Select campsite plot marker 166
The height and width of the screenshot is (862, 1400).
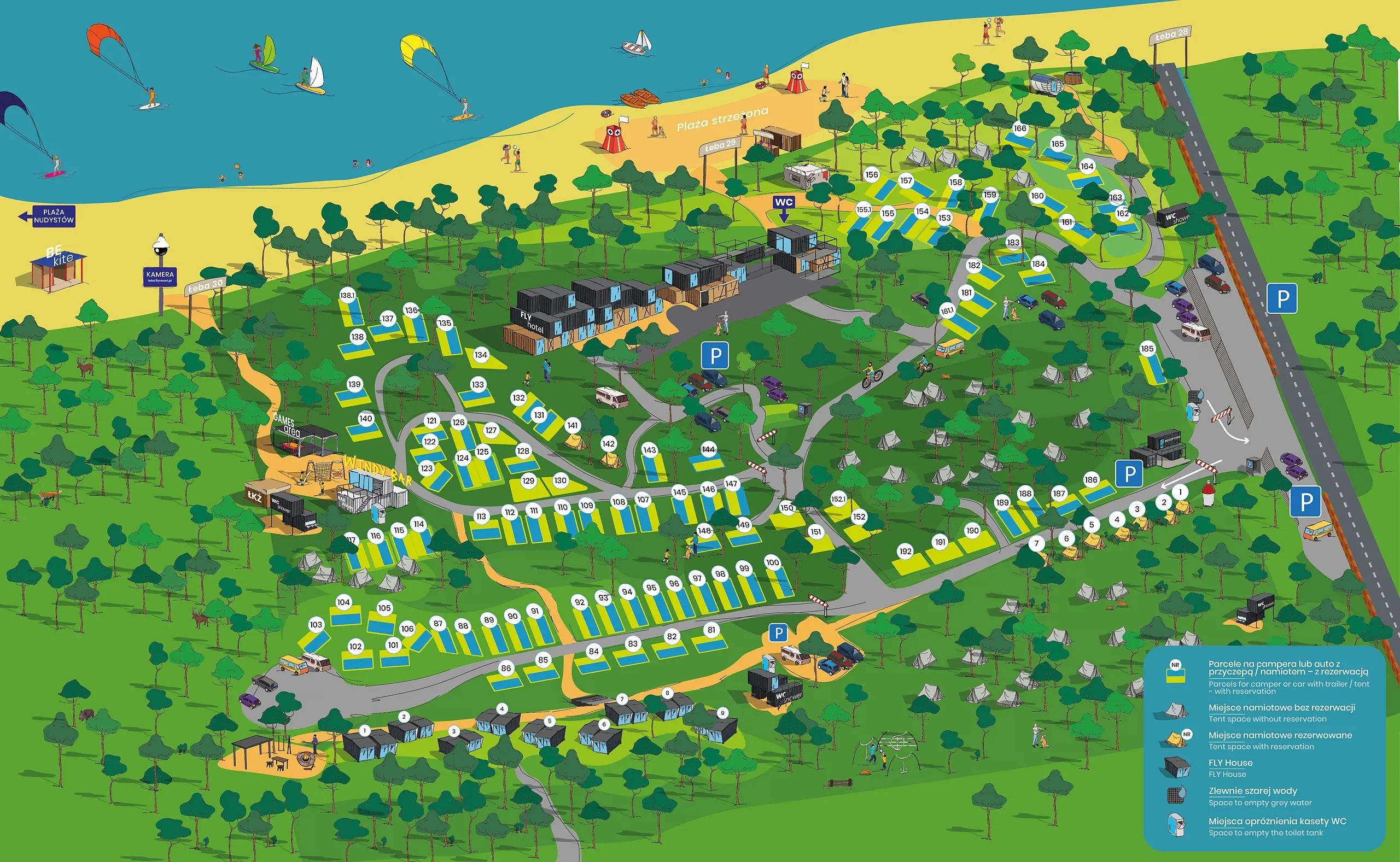pyautogui.click(x=1019, y=129)
